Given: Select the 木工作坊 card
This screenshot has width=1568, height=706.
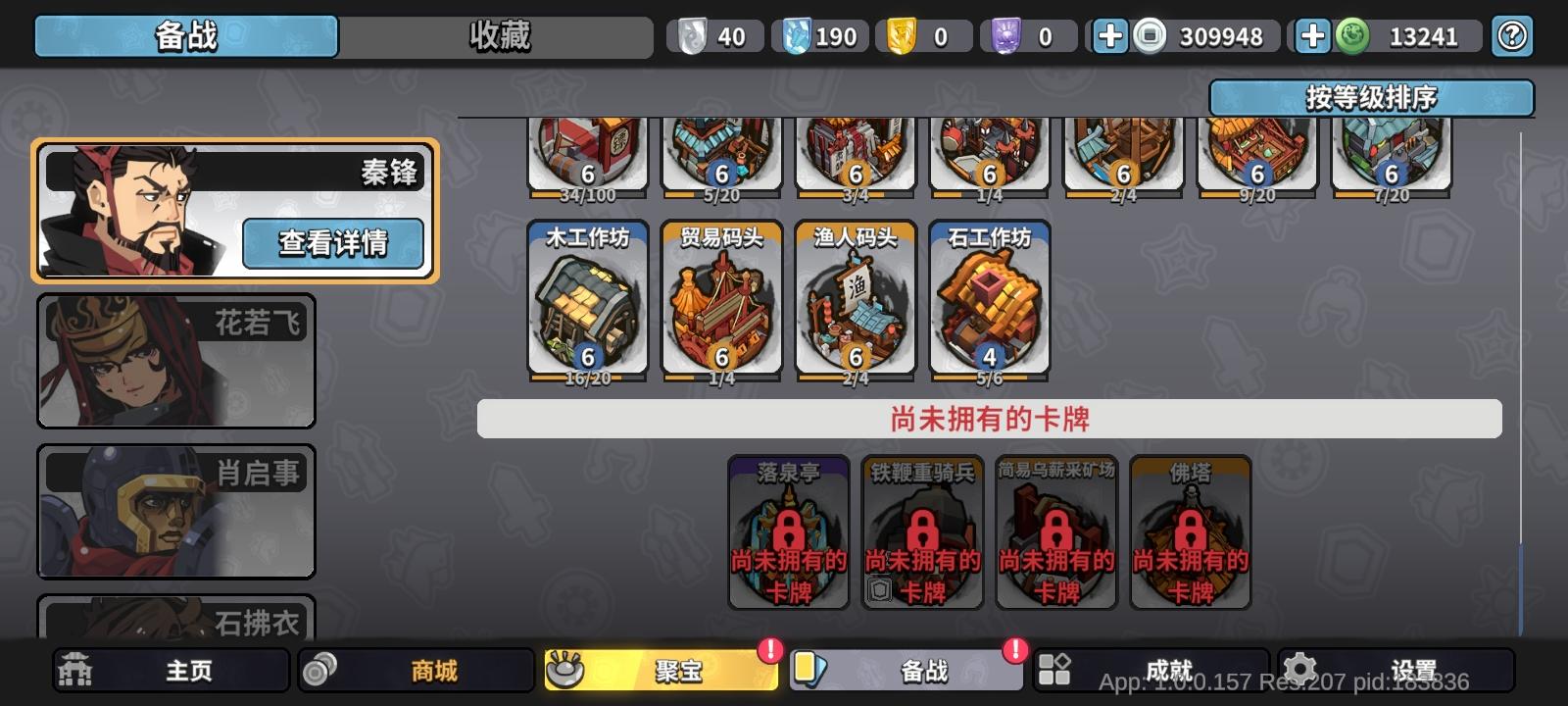Looking at the screenshot, I should pos(586,299).
